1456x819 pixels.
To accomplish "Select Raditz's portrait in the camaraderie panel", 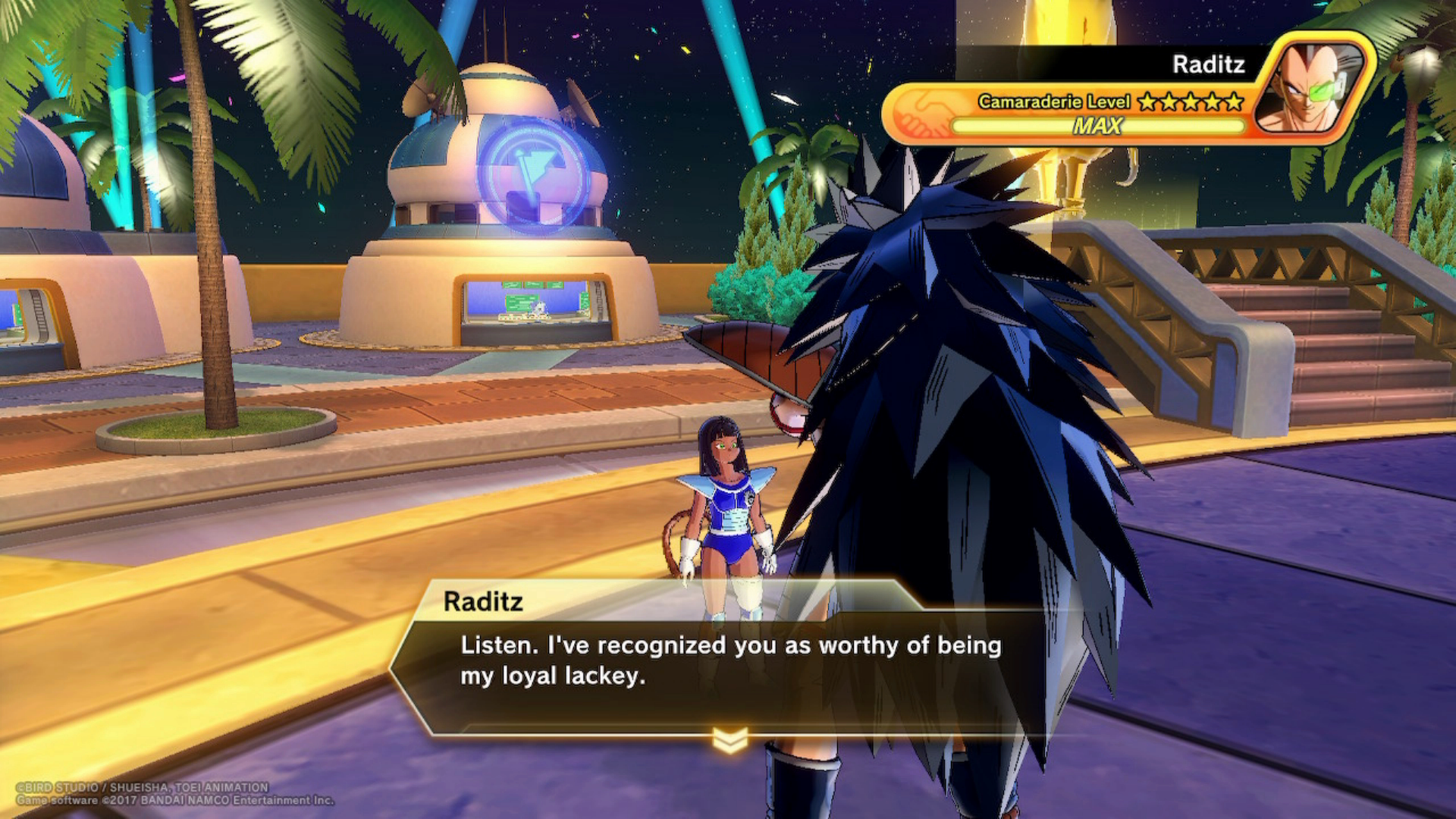I will point(1313,86).
